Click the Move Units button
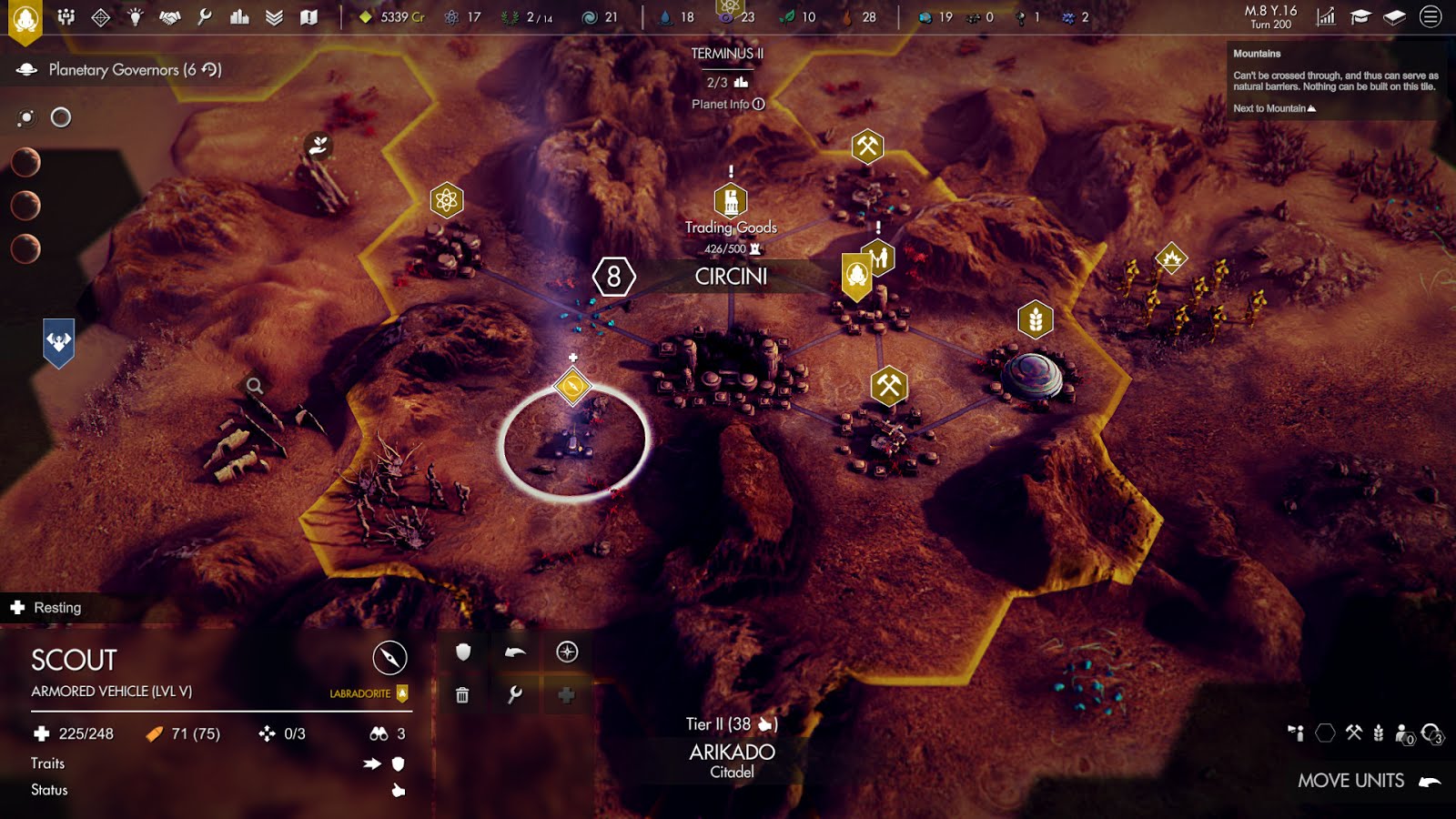1456x819 pixels. coord(1367,781)
